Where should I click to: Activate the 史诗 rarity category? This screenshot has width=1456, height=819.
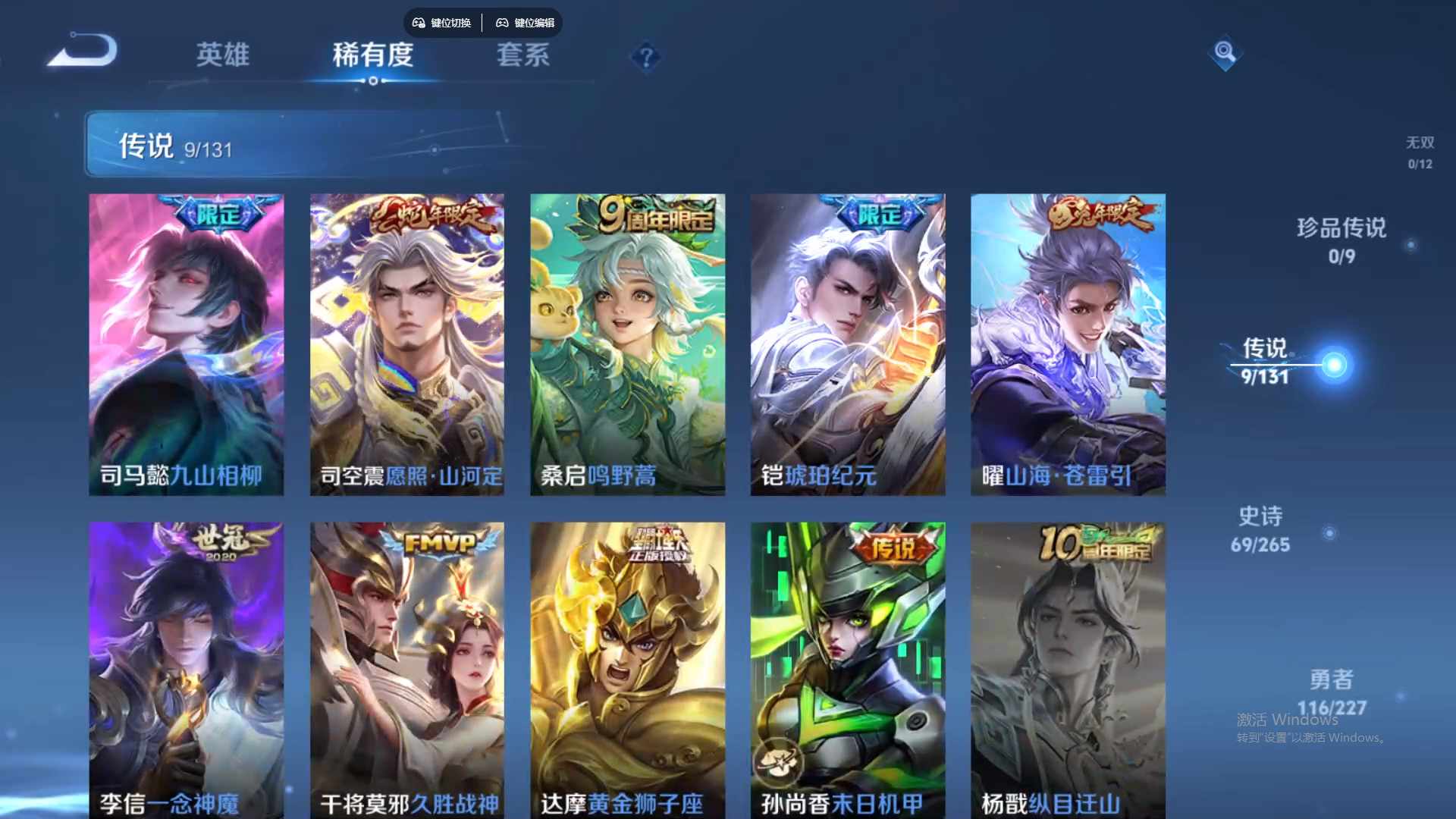(x=1262, y=529)
